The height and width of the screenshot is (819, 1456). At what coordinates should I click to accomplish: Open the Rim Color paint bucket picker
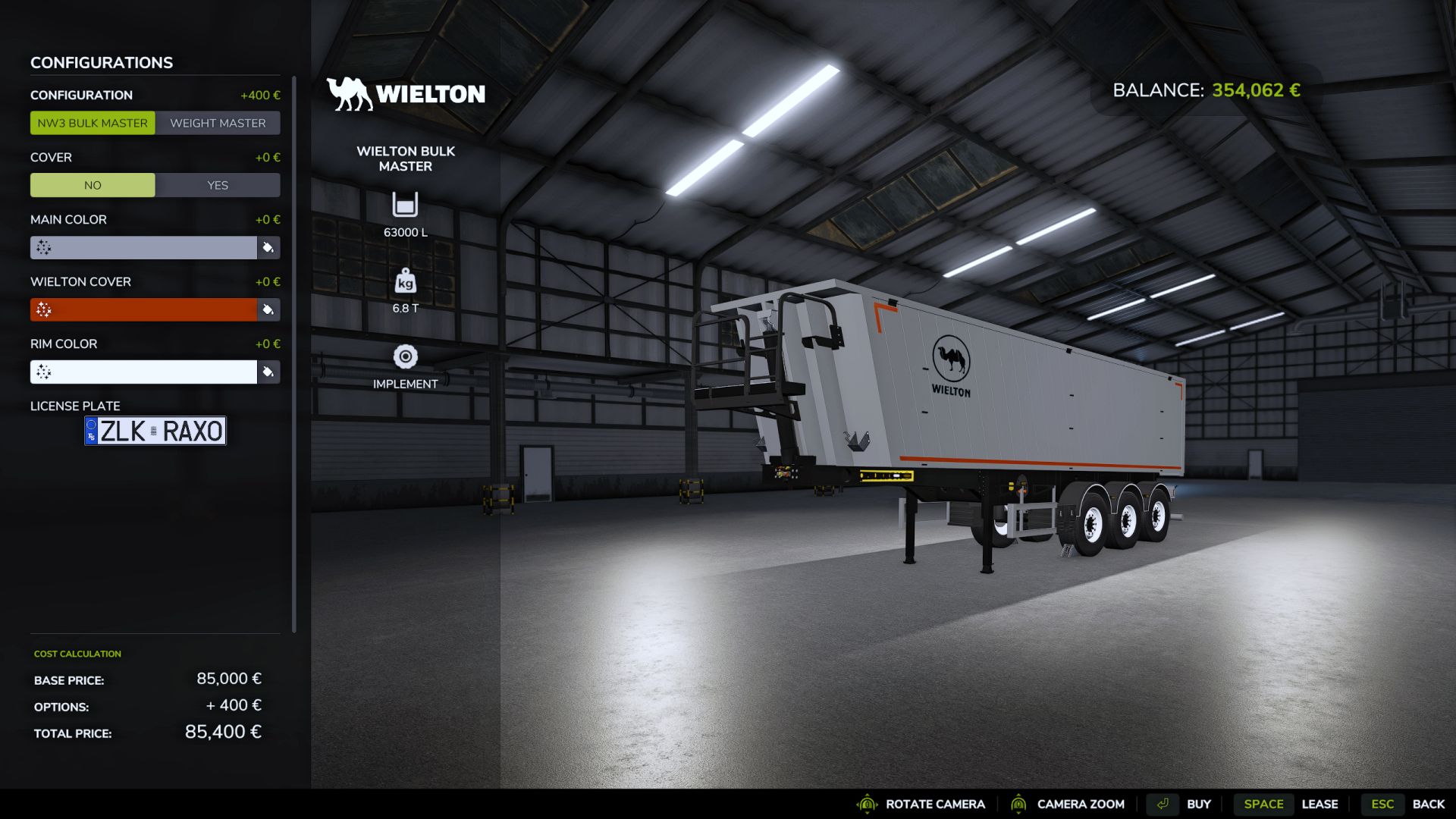[x=267, y=372]
